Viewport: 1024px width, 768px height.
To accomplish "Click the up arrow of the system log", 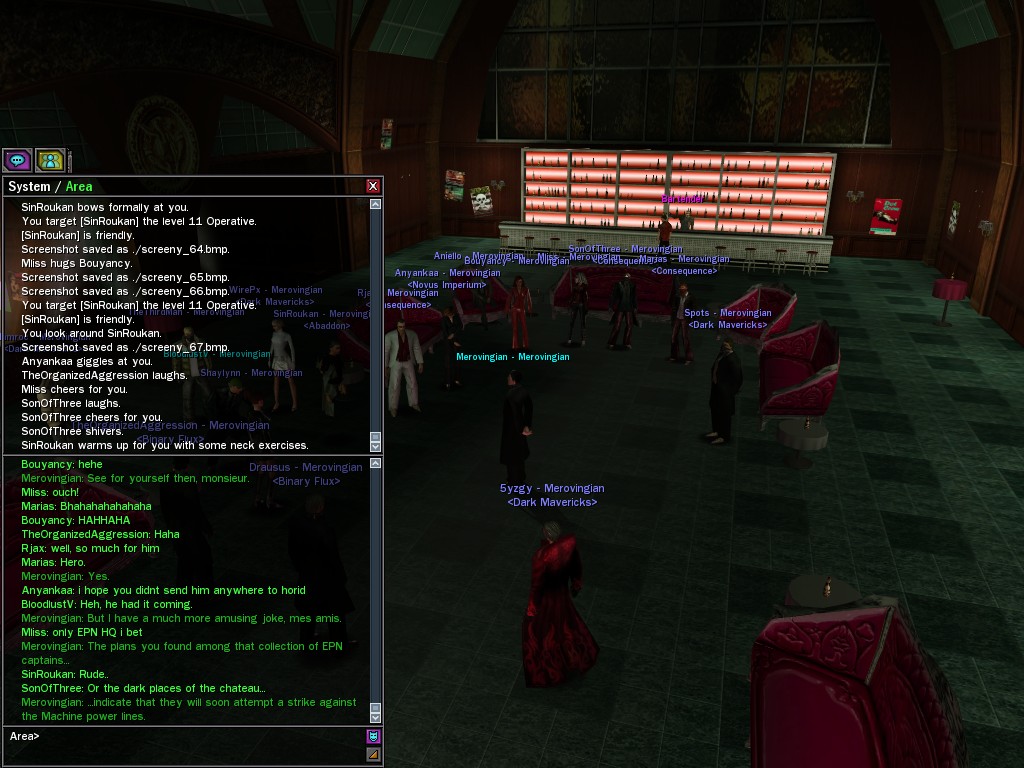I will point(376,205).
